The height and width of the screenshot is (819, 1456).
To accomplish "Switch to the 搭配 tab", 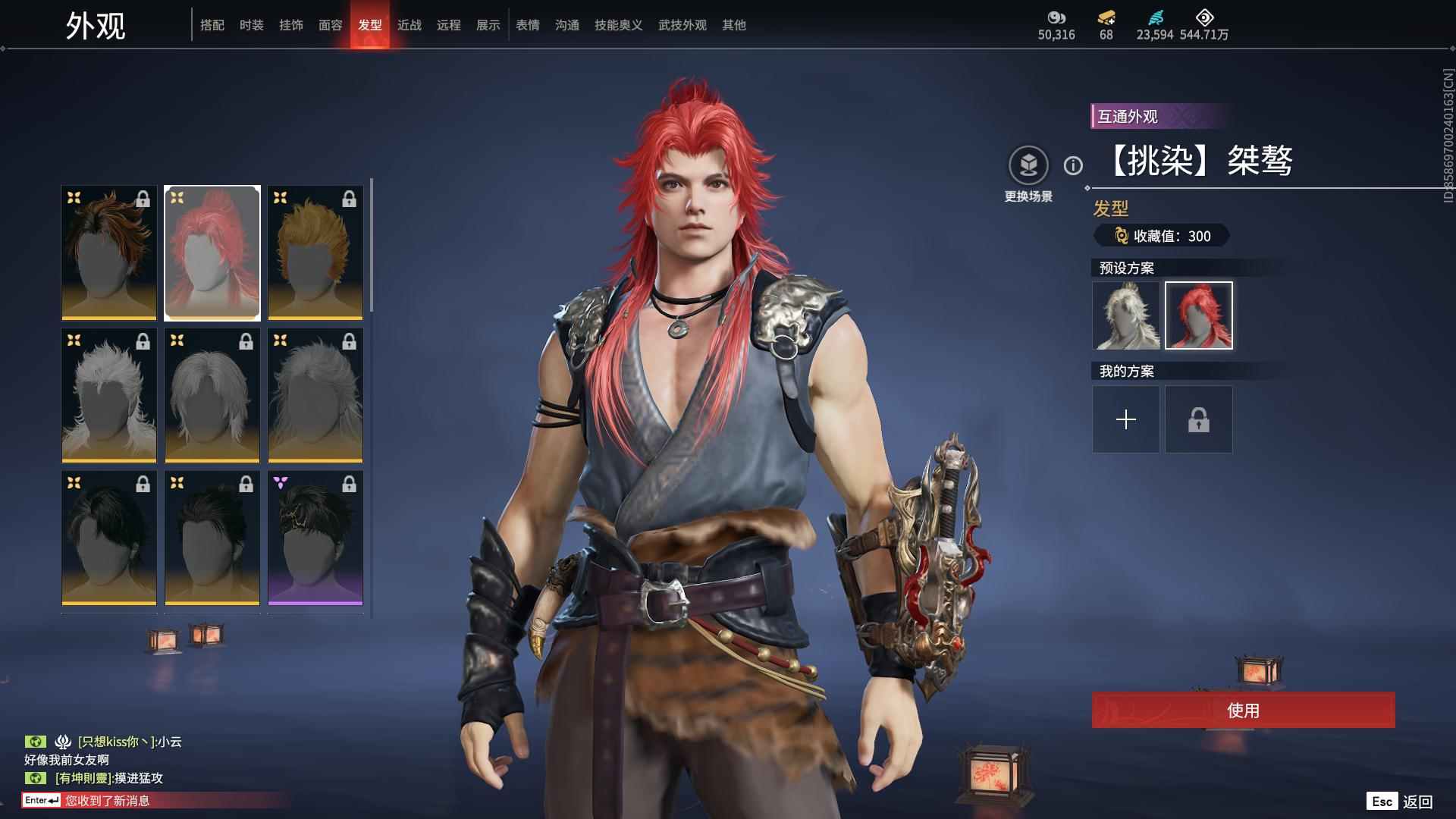I will coord(212,25).
